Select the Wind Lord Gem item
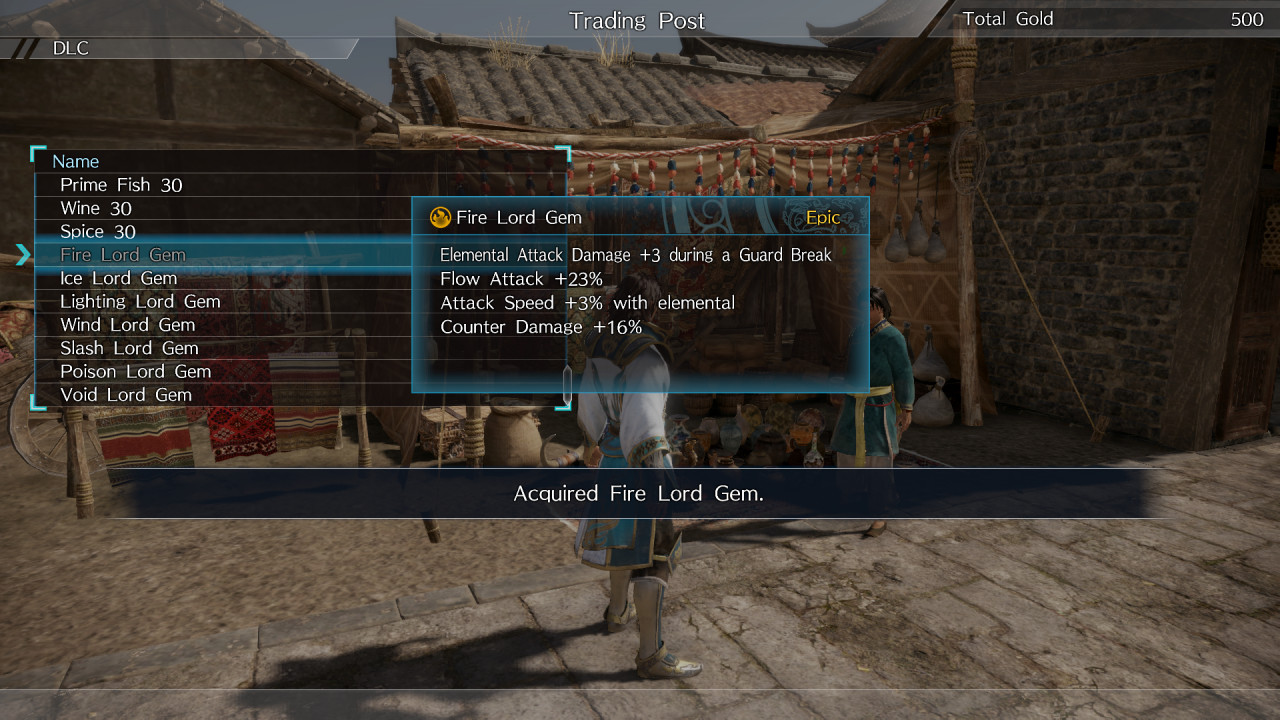This screenshot has height=720, width=1280. (126, 324)
